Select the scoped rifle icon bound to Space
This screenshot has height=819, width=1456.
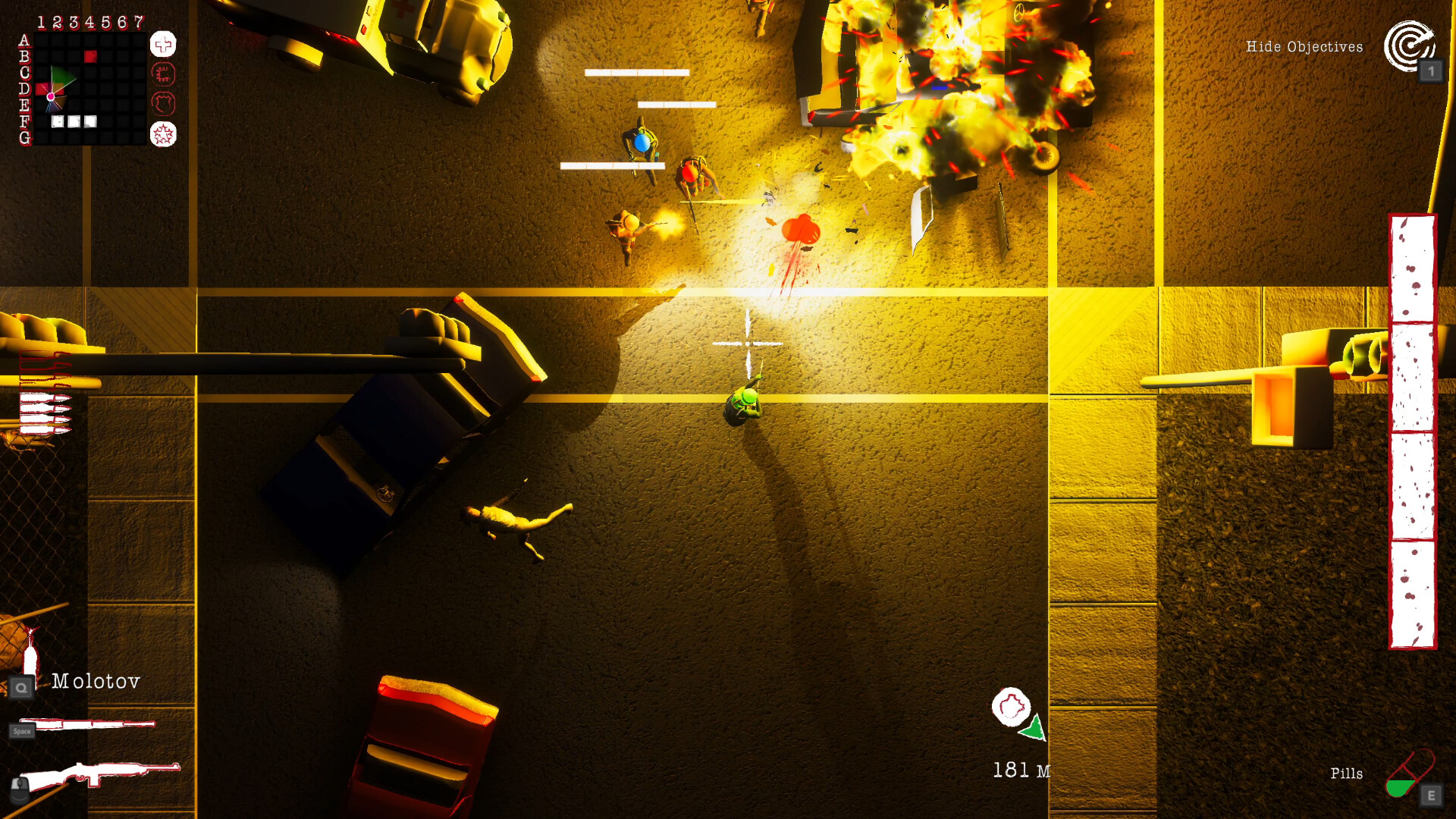coord(89,723)
